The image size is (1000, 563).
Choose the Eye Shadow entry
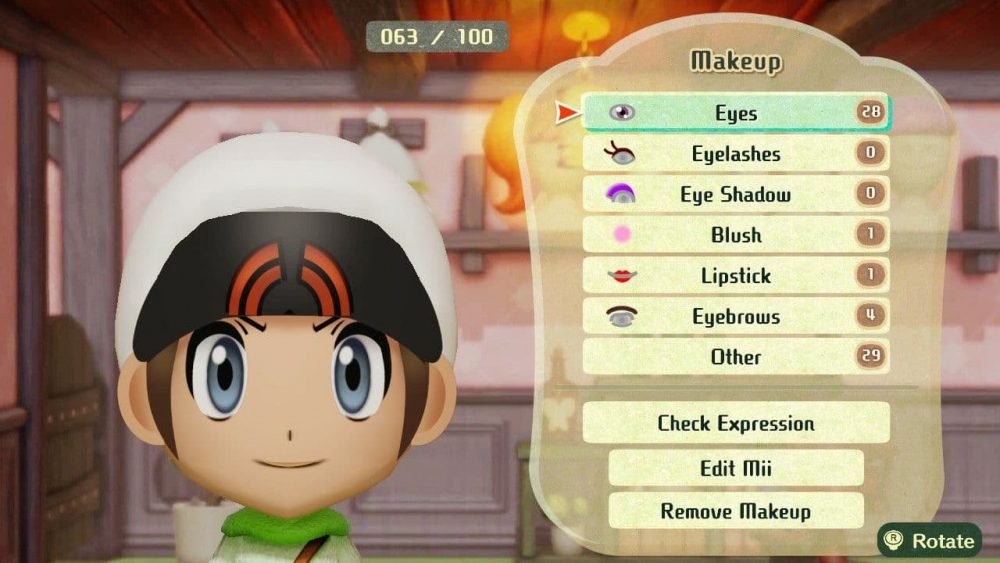(x=735, y=195)
